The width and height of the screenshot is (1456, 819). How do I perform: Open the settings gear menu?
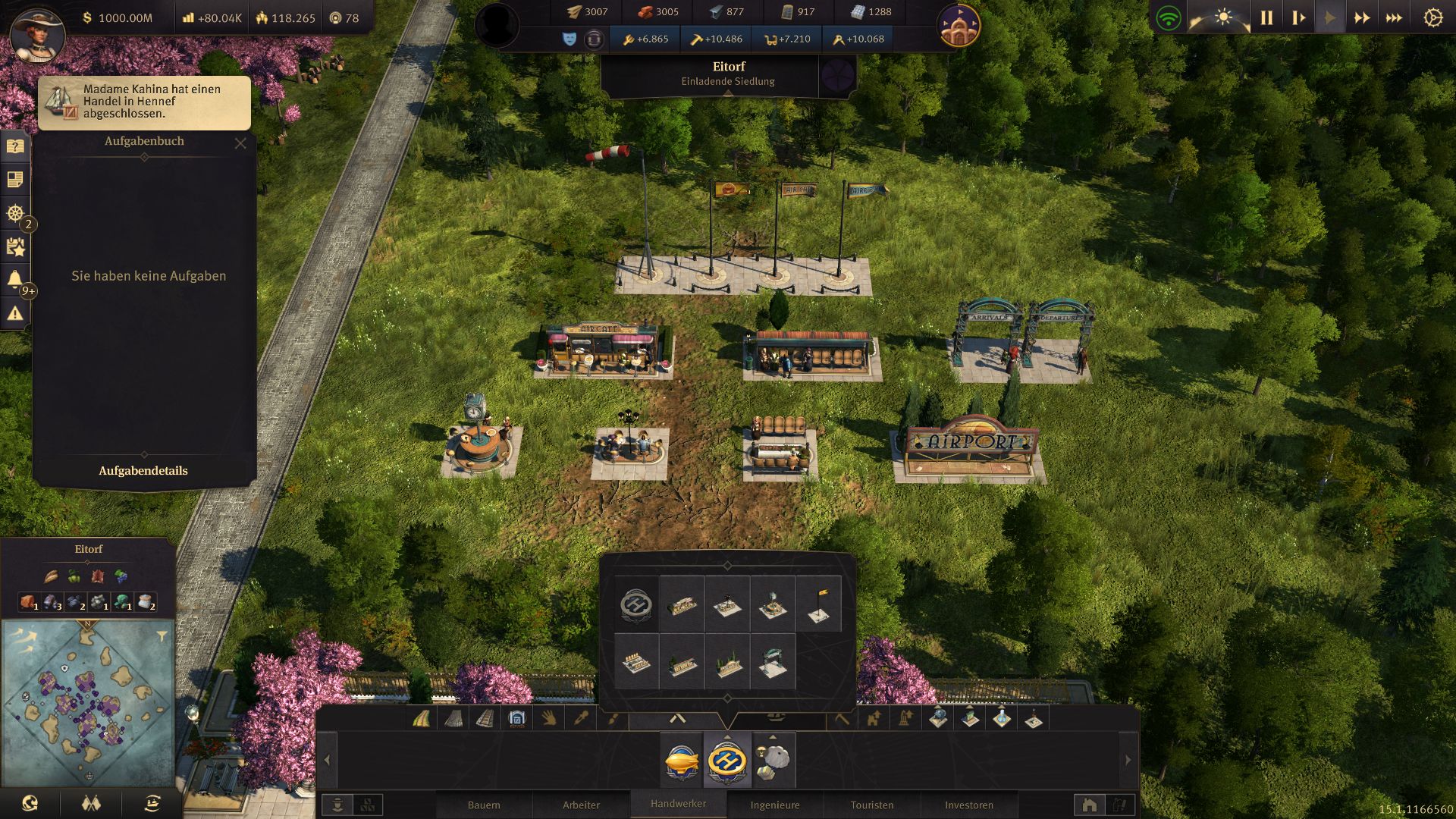1432,17
